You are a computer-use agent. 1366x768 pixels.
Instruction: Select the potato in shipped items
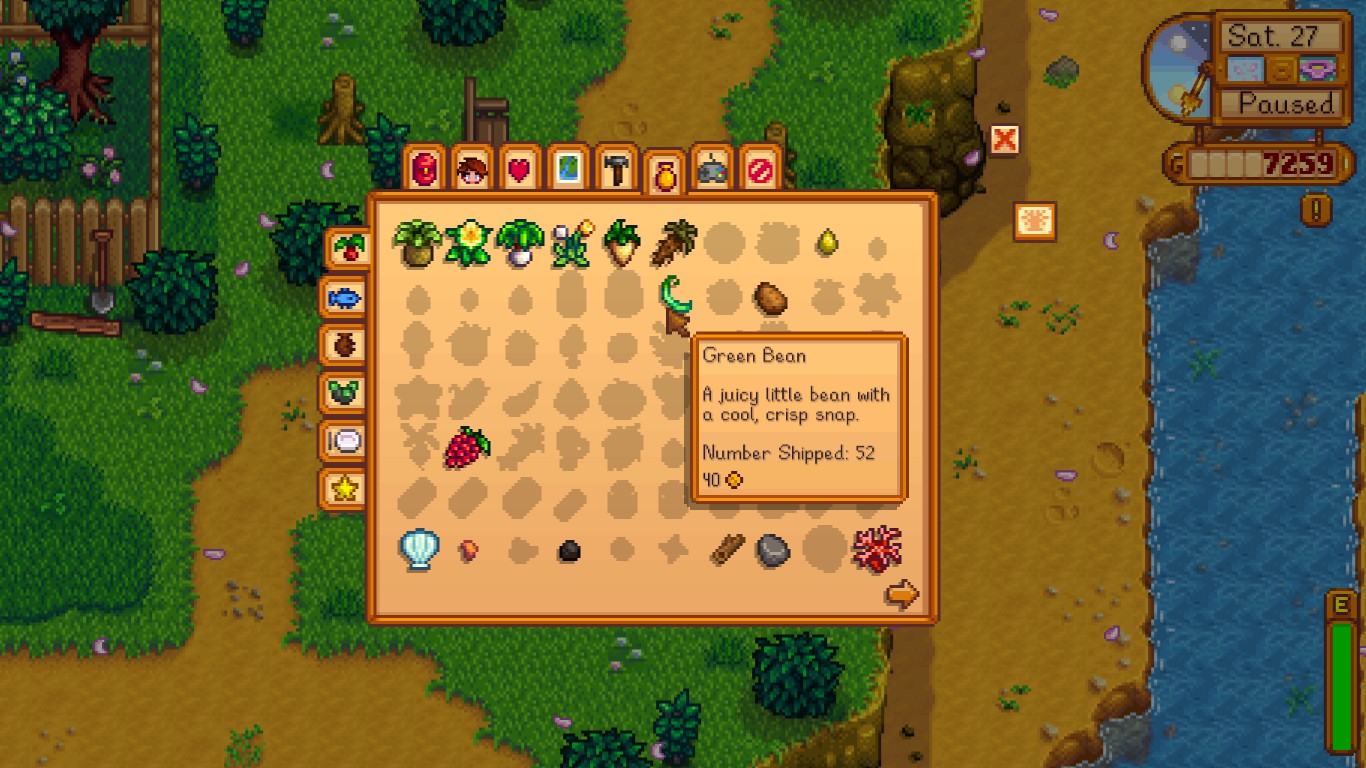point(770,298)
